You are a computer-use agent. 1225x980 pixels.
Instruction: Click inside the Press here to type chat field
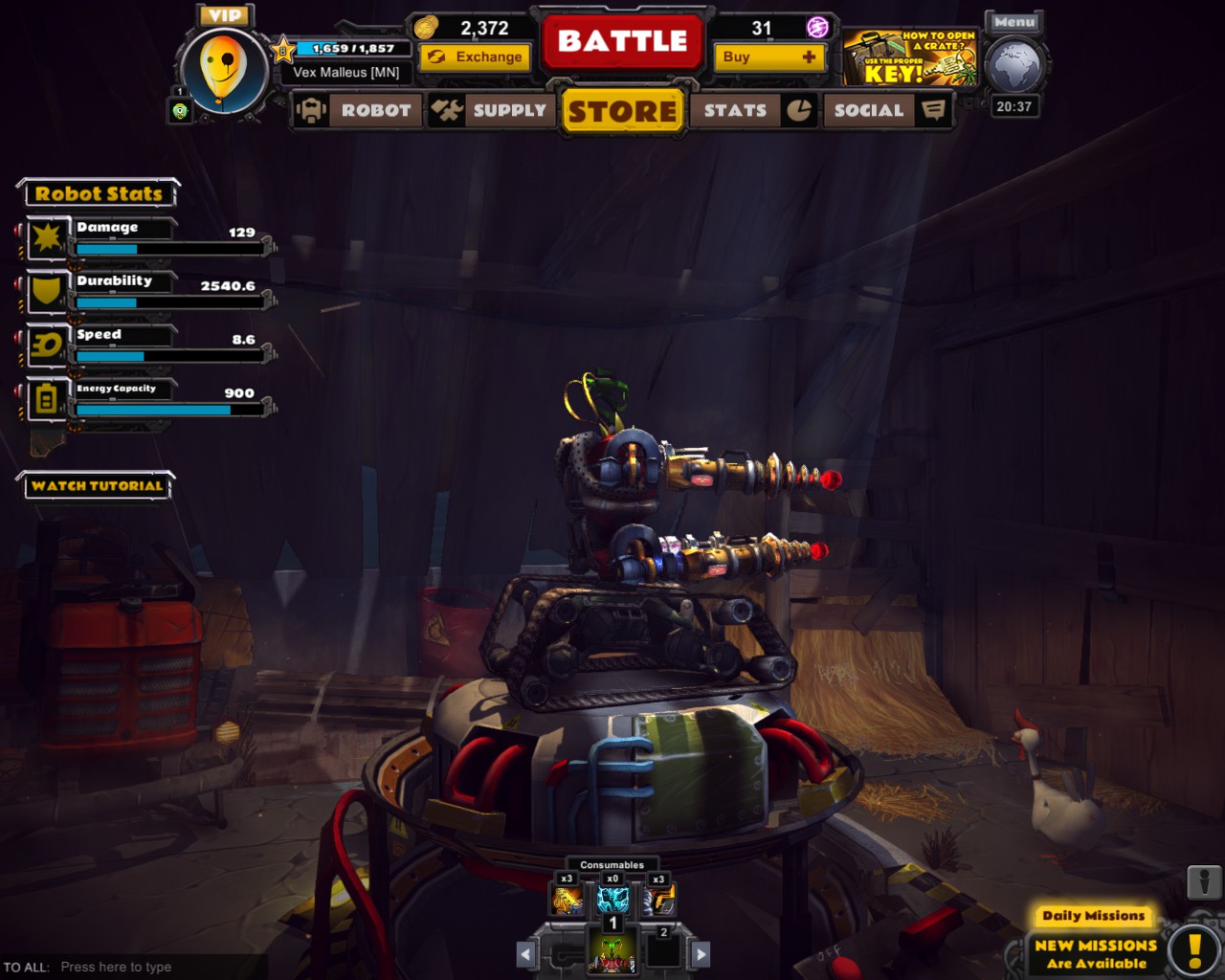(x=115, y=967)
